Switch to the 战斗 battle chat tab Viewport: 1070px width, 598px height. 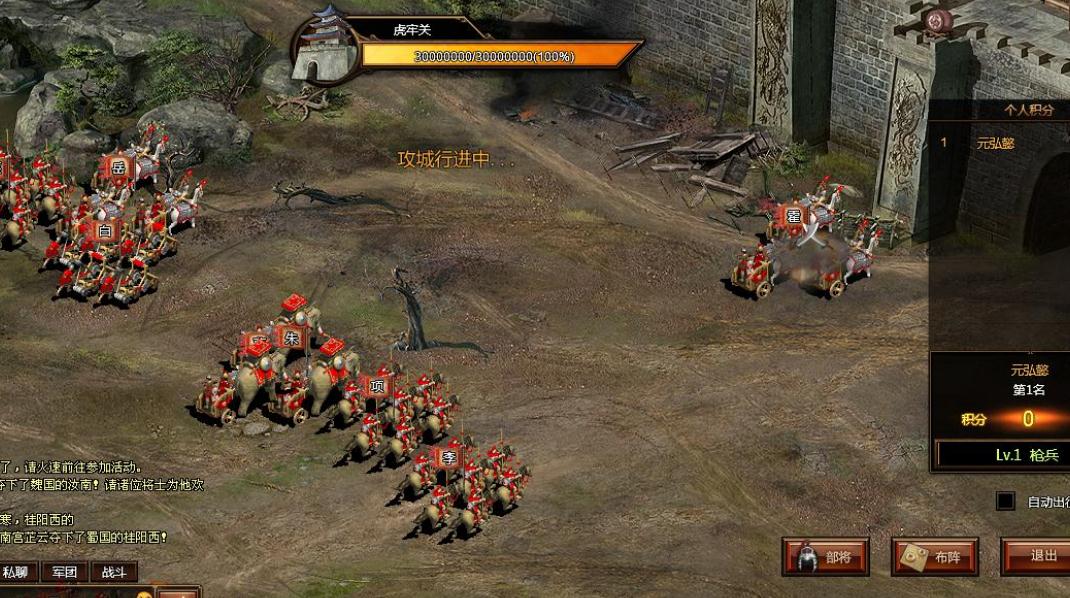click(x=114, y=572)
